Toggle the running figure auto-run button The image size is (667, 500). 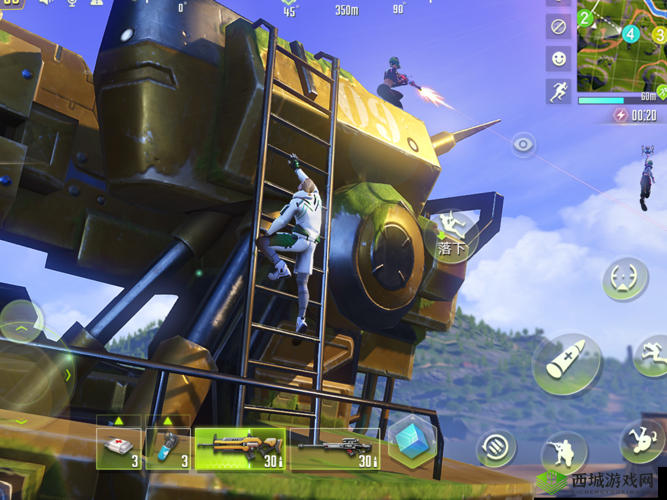[x=559, y=91]
